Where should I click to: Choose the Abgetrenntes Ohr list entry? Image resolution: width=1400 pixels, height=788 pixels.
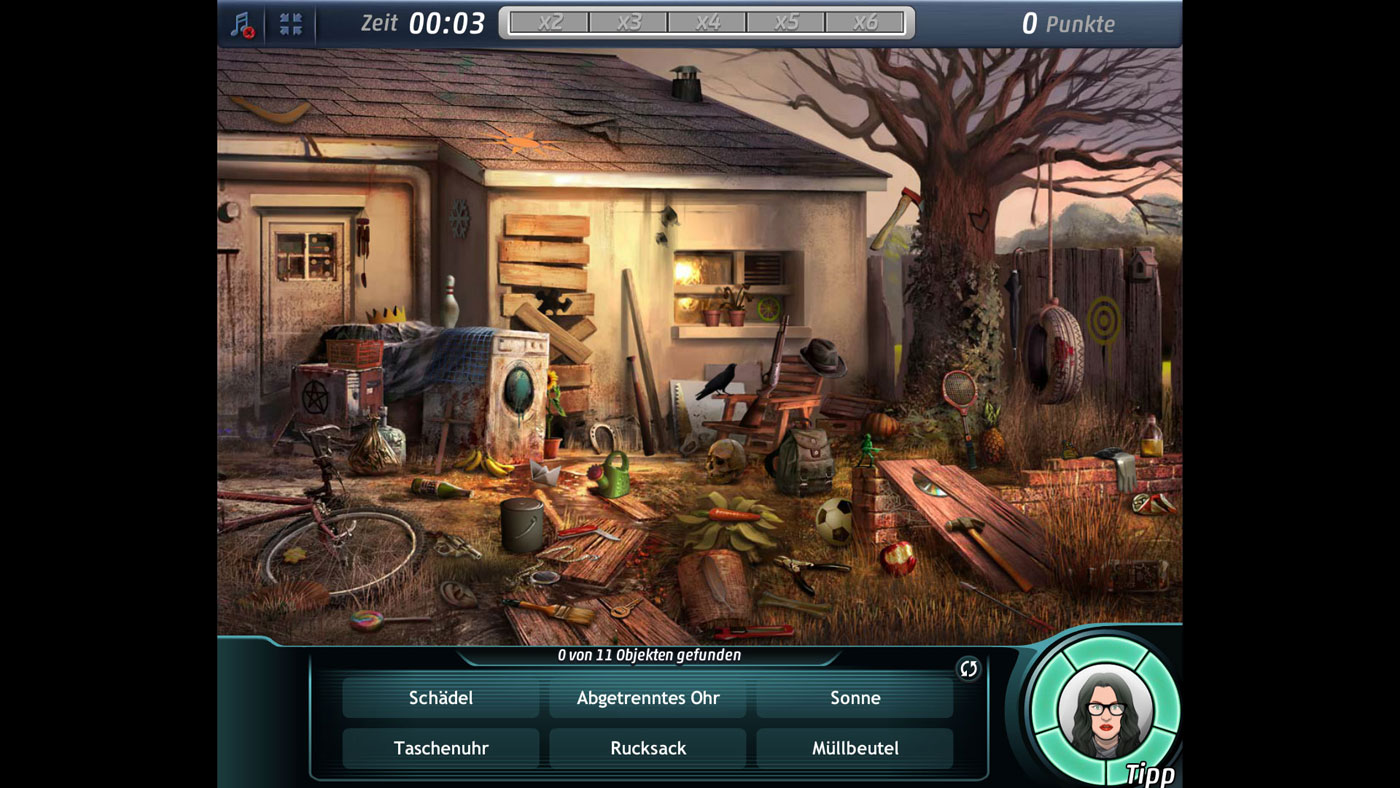click(648, 698)
